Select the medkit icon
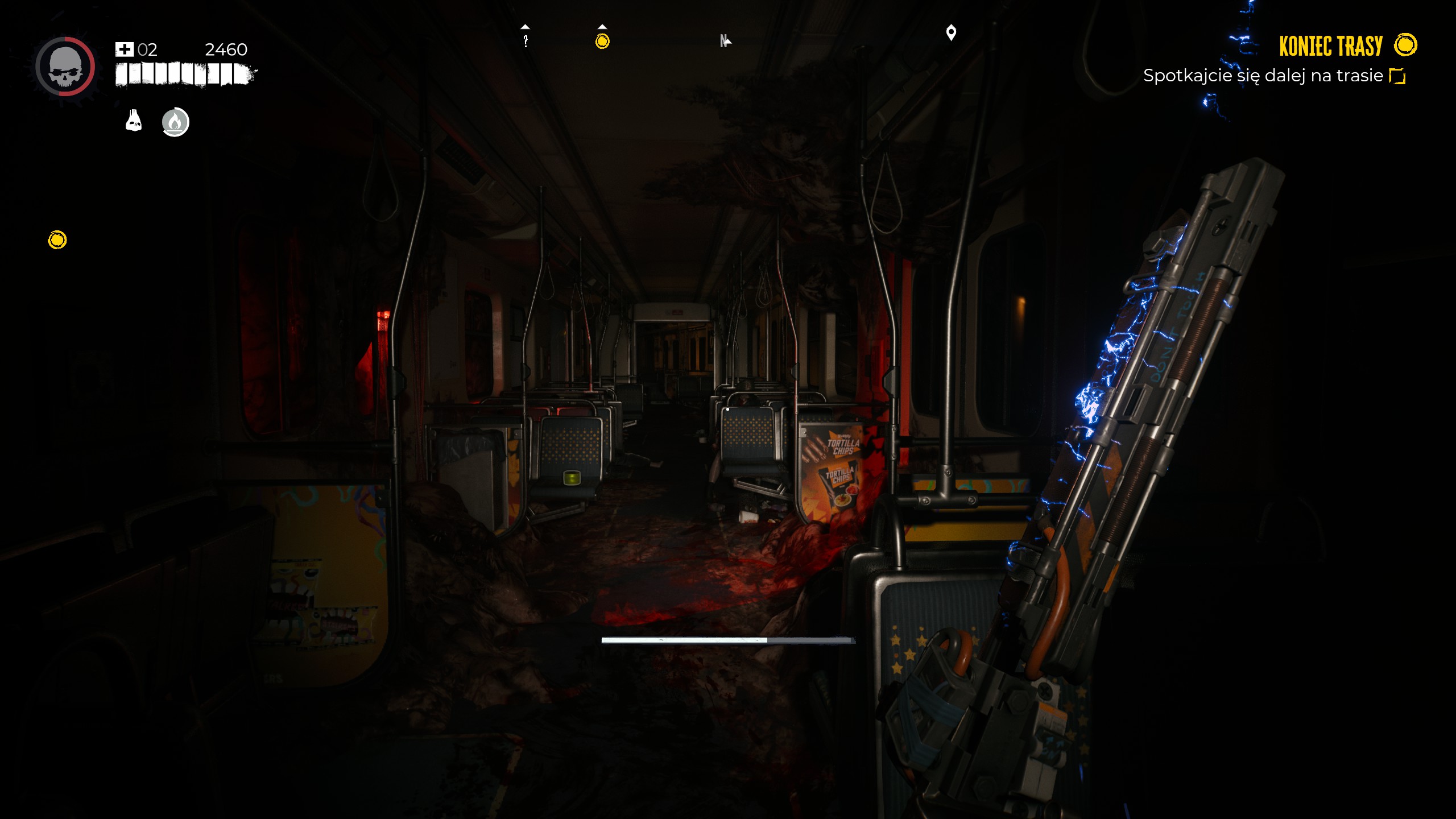1456x819 pixels. tap(124, 49)
